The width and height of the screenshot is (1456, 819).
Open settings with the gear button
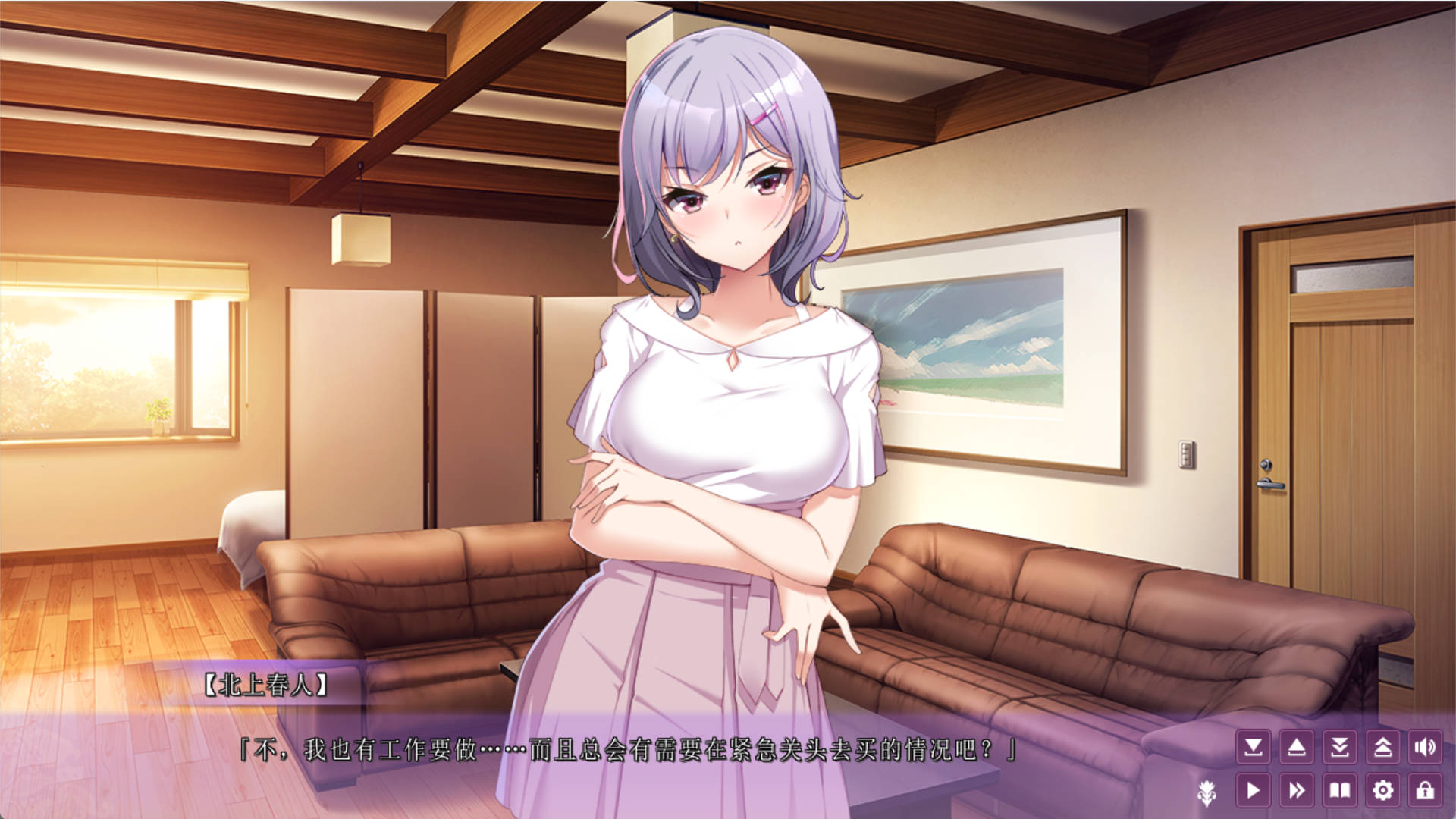pyautogui.click(x=1383, y=790)
